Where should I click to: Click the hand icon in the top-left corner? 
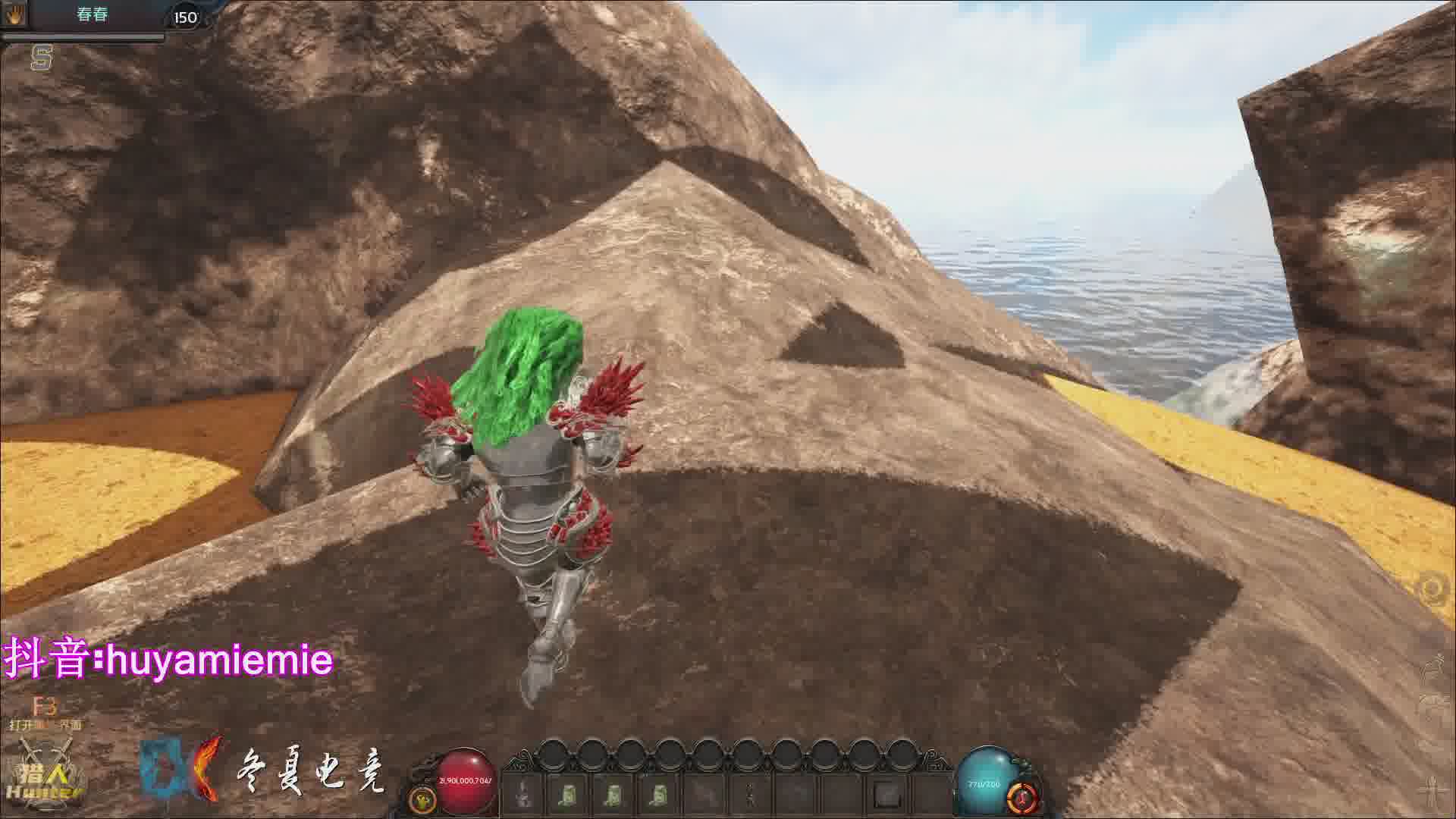[15, 15]
